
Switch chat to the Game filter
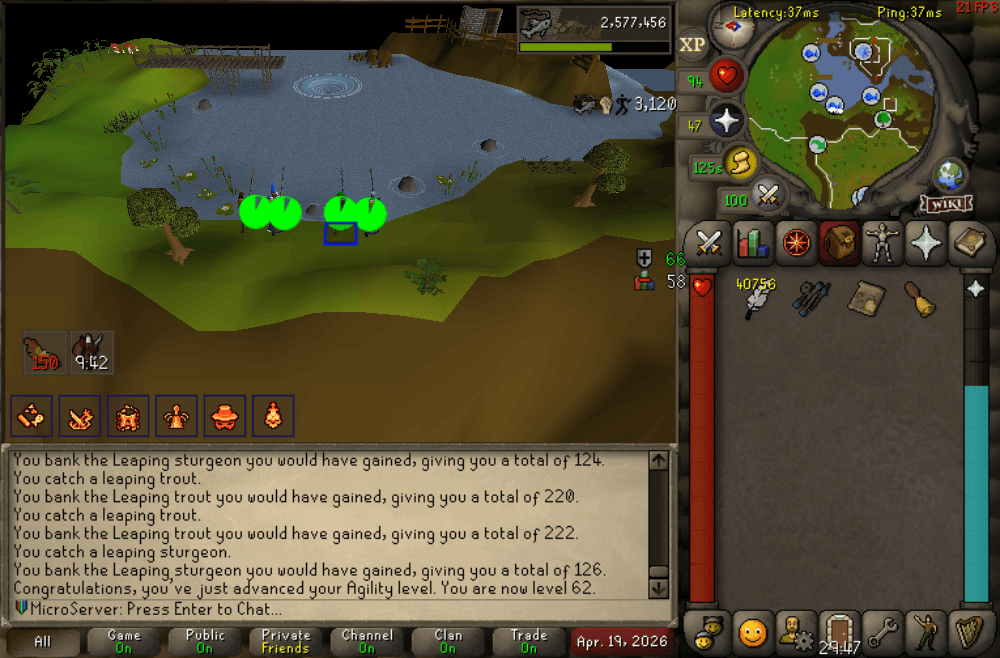pos(123,641)
